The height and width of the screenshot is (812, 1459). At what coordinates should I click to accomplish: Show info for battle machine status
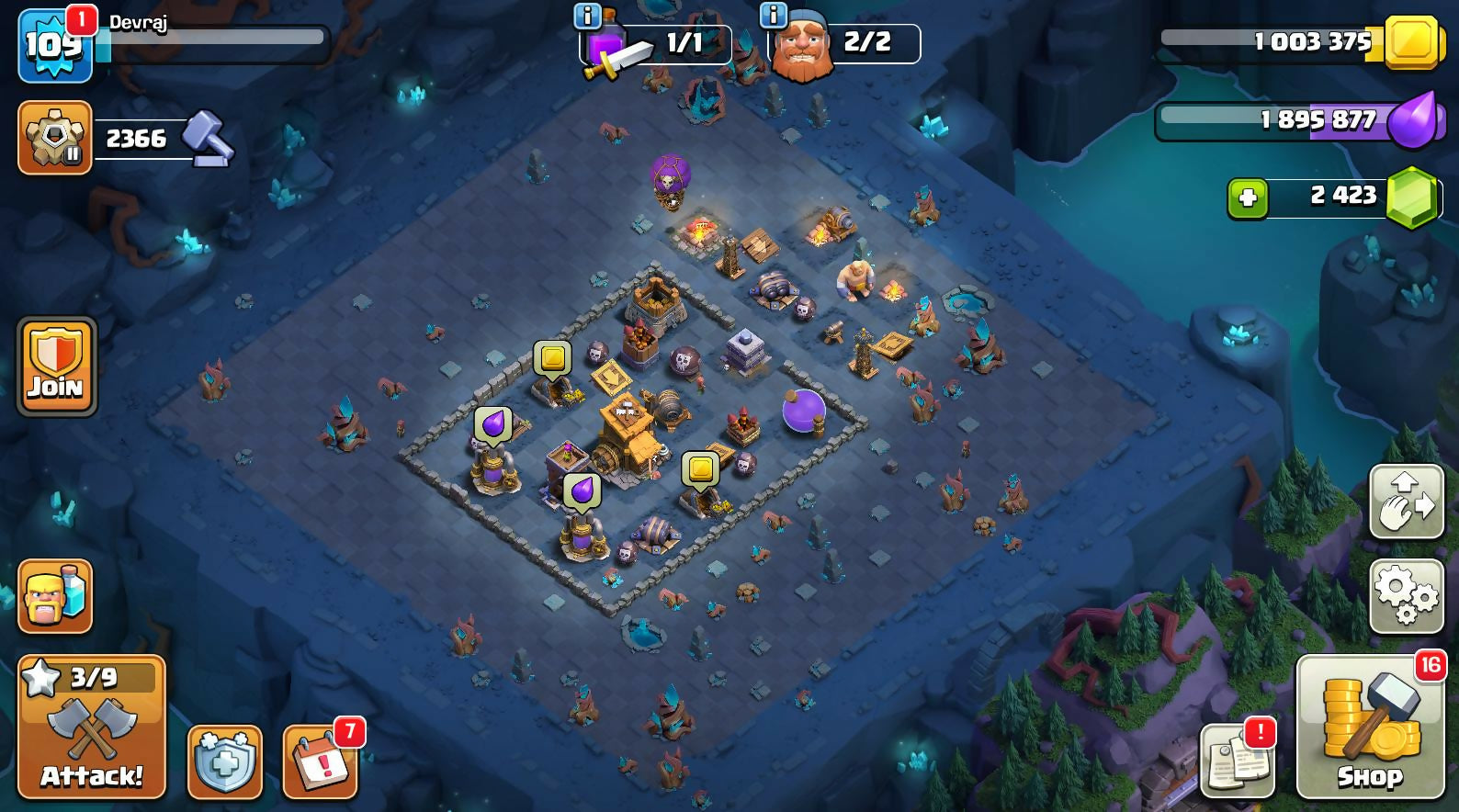click(x=587, y=16)
